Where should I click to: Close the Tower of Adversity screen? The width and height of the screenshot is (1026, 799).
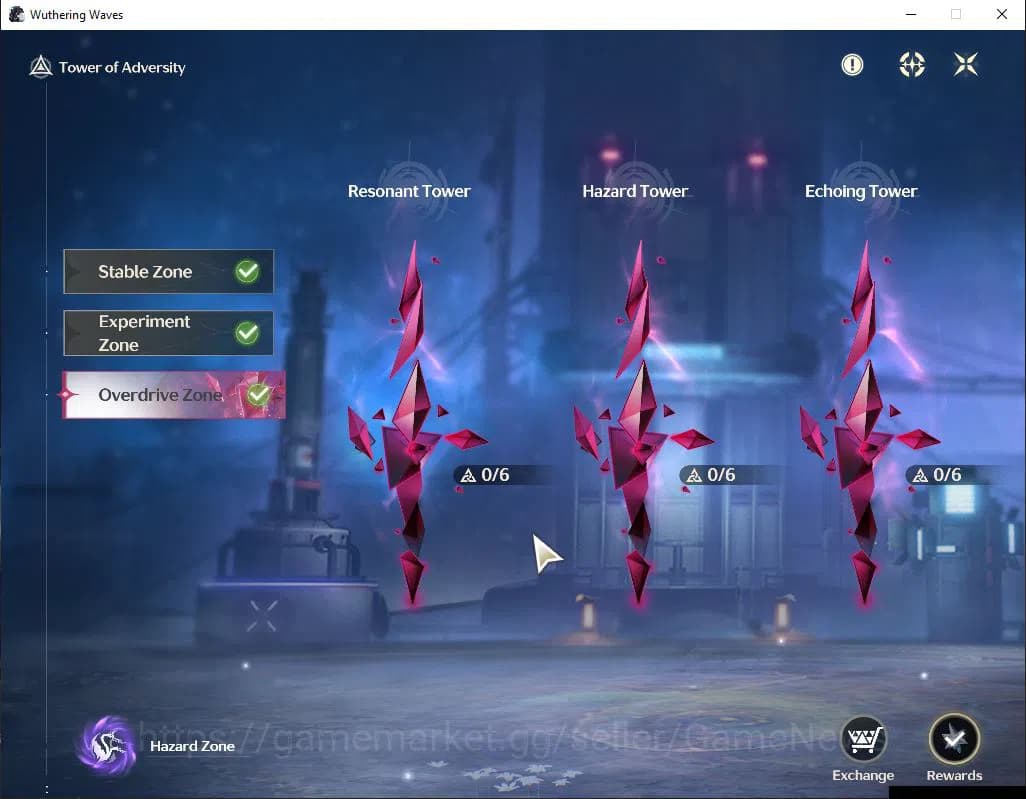(x=966, y=65)
